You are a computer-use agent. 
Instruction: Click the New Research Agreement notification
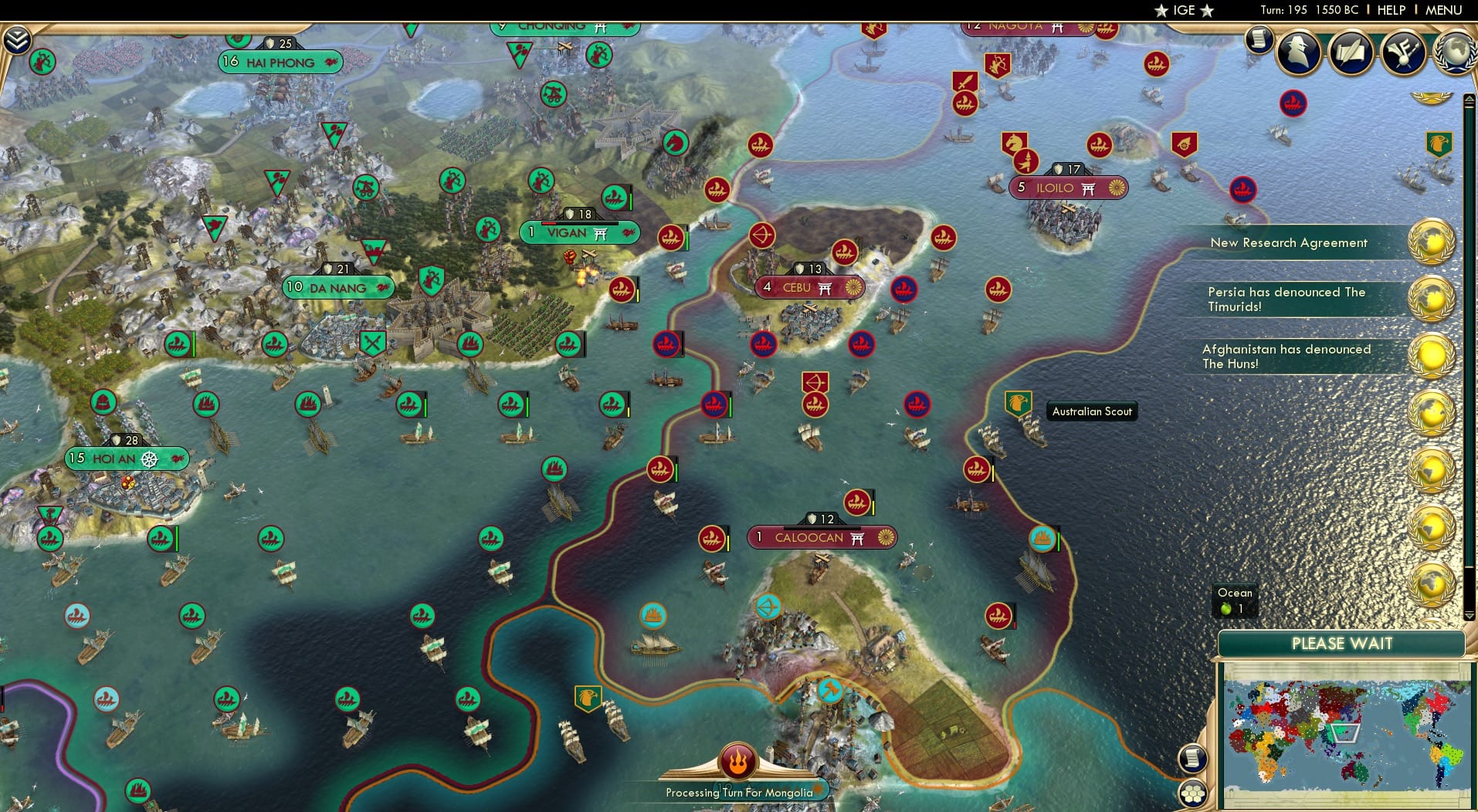click(1289, 242)
